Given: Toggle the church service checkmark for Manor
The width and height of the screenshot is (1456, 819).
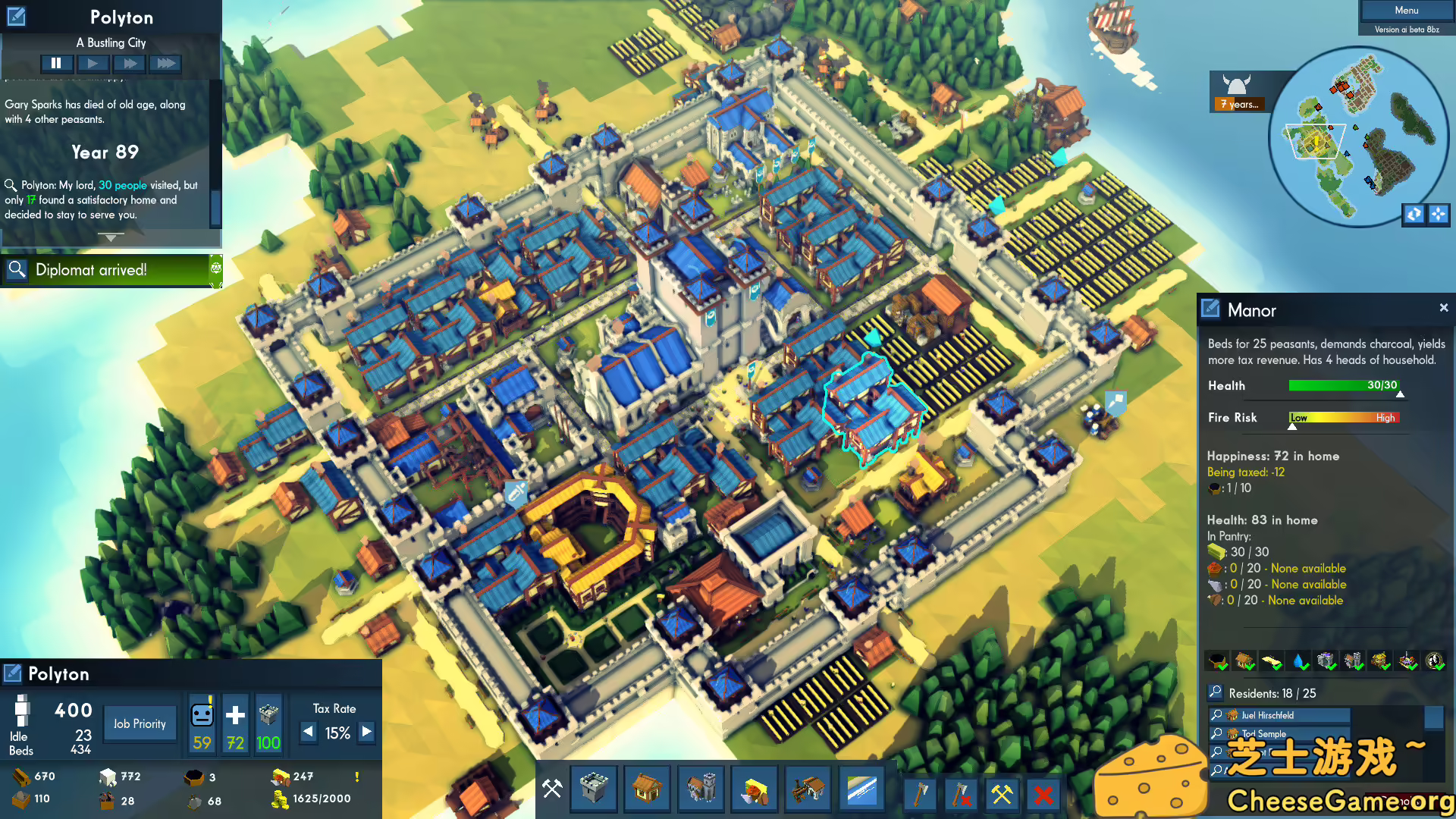Looking at the screenshot, I should (x=1327, y=661).
